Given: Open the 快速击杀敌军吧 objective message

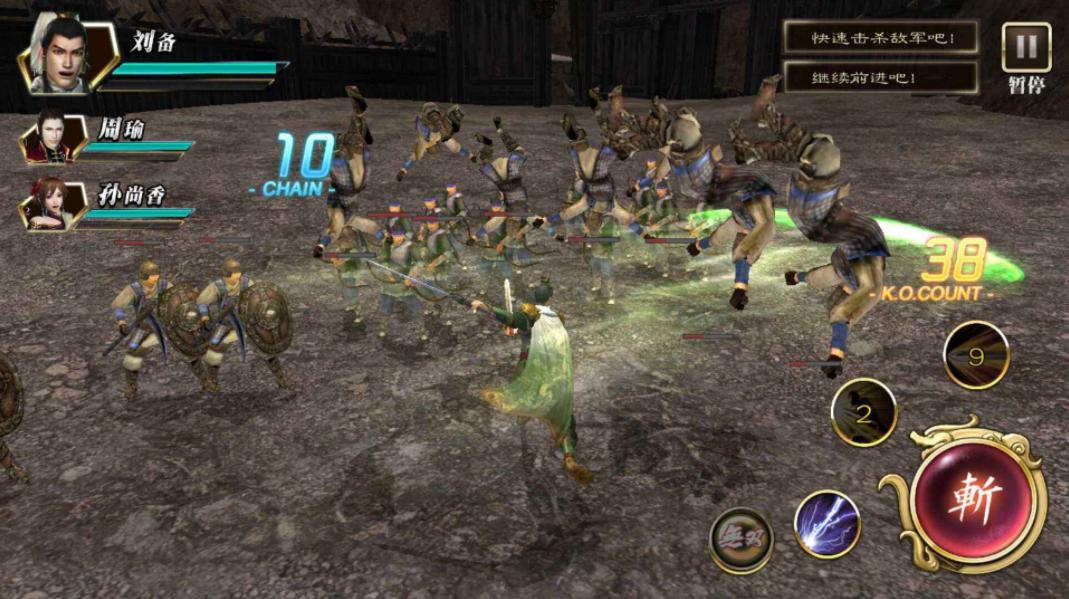Looking at the screenshot, I should [x=880, y=38].
